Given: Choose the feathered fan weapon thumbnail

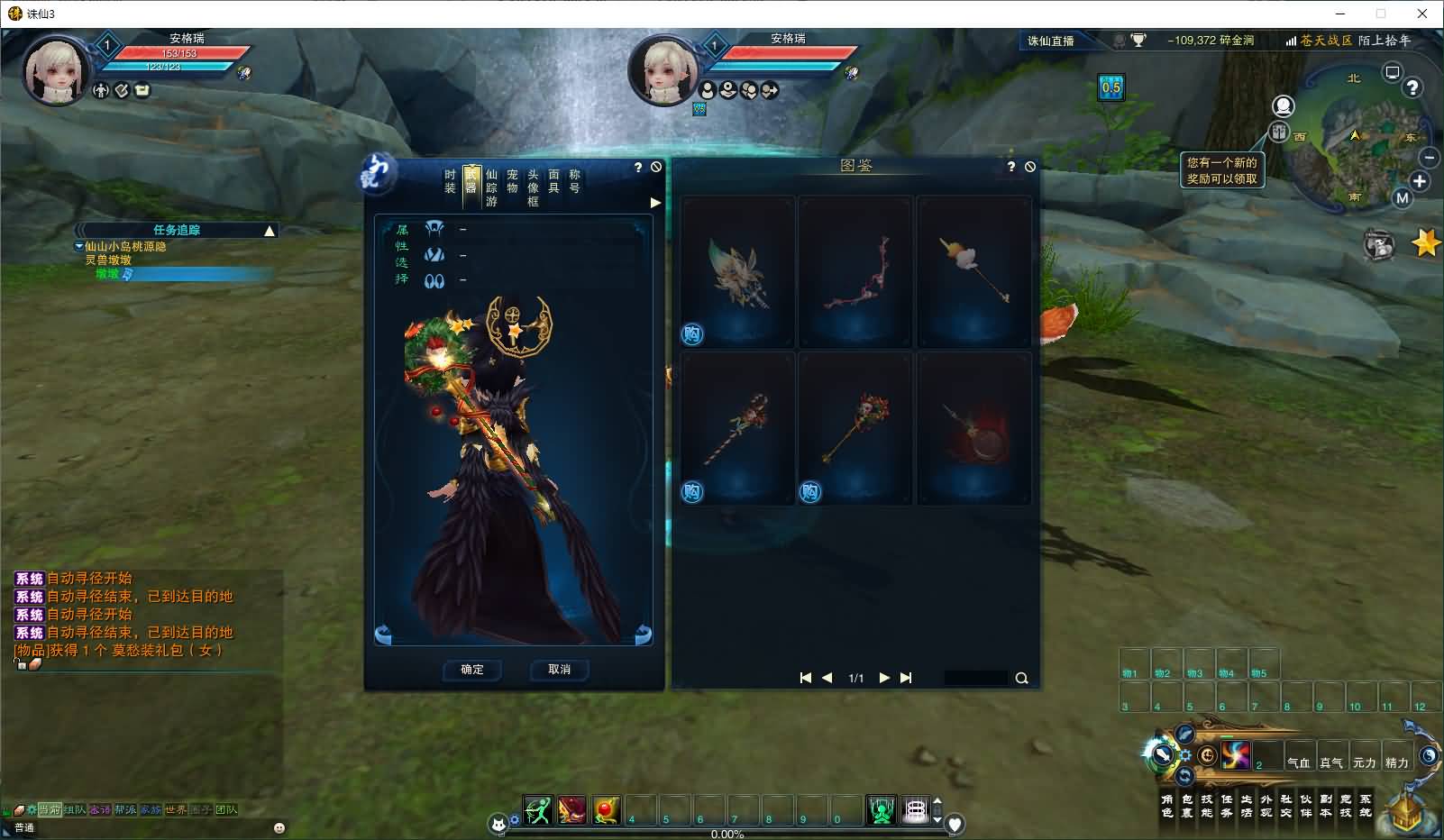Looking at the screenshot, I should (x=738, y=271).
